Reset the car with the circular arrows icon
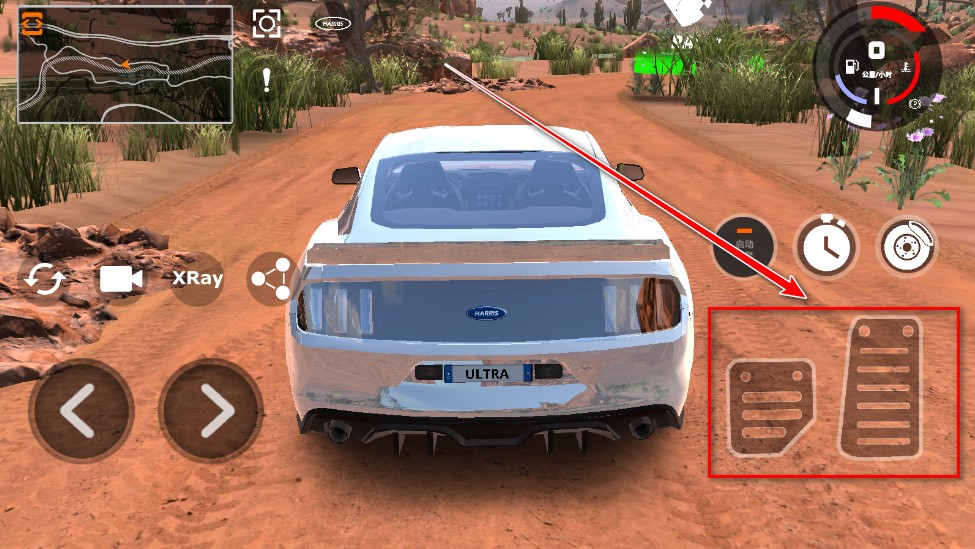975x549 pixels. (44, 279)
